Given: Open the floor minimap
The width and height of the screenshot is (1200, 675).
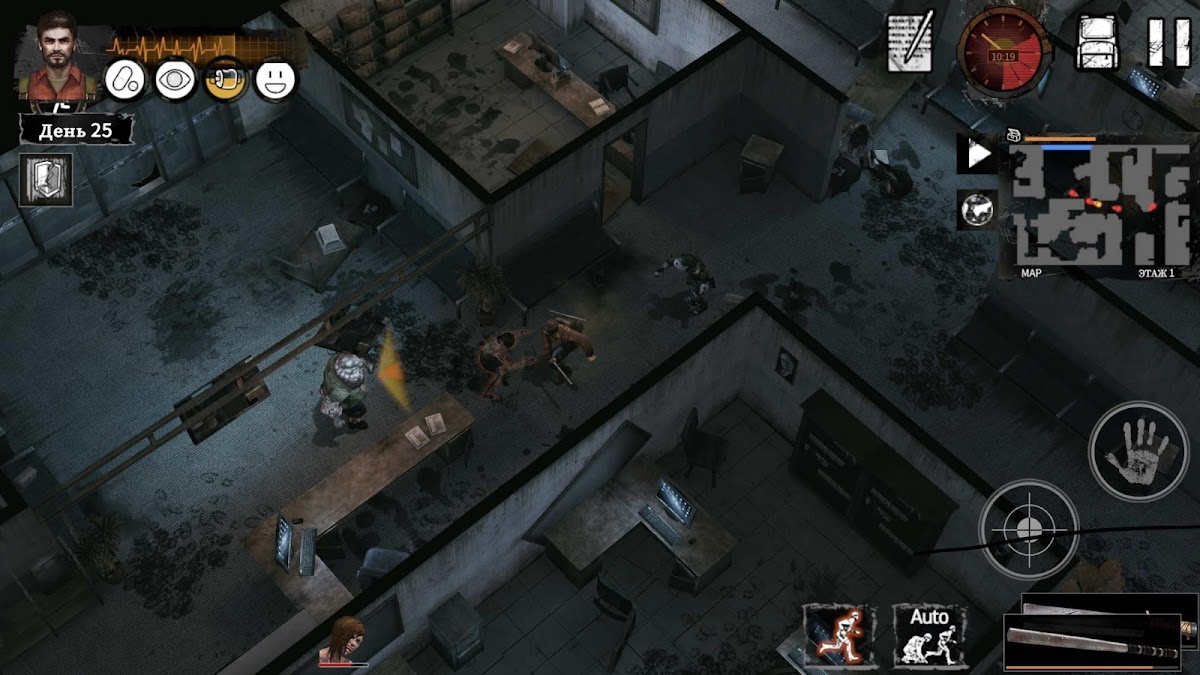Looking at the screenshot, I should pos(1097,207).
